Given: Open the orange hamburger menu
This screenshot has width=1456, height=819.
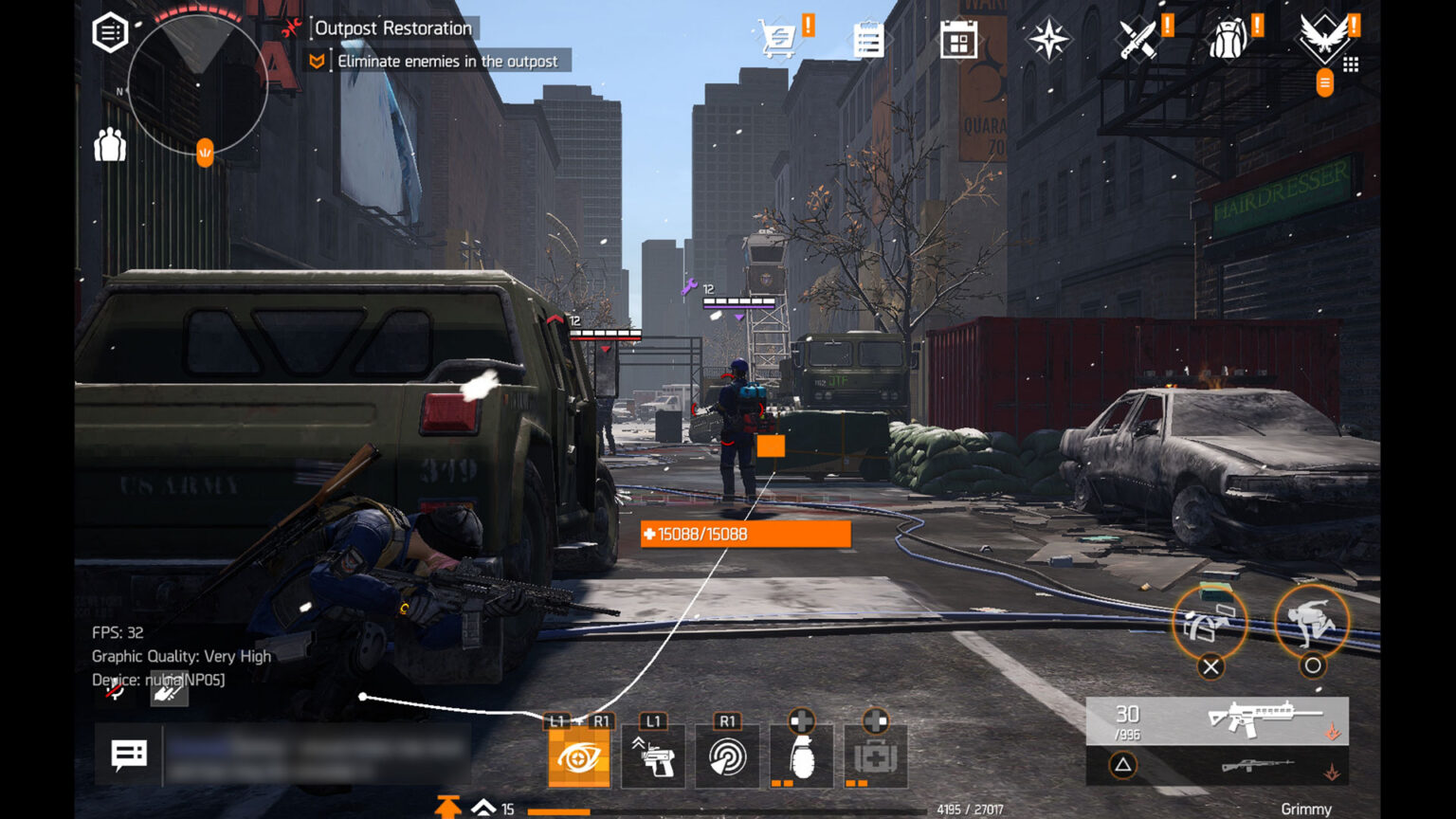Looking at the screenshot, I should 1323,82.
